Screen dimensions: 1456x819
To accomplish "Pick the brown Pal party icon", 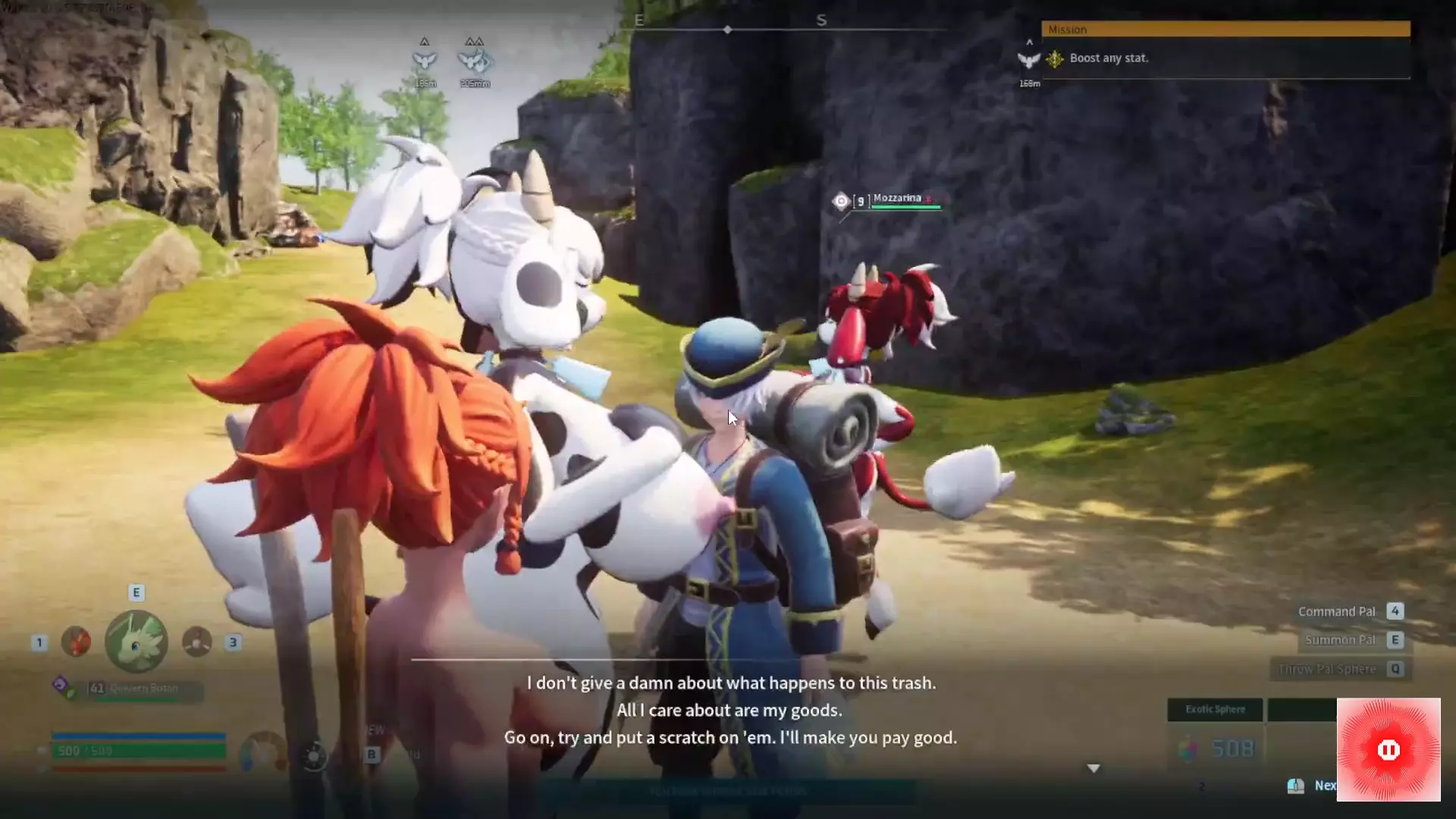I will coord(197,642).
